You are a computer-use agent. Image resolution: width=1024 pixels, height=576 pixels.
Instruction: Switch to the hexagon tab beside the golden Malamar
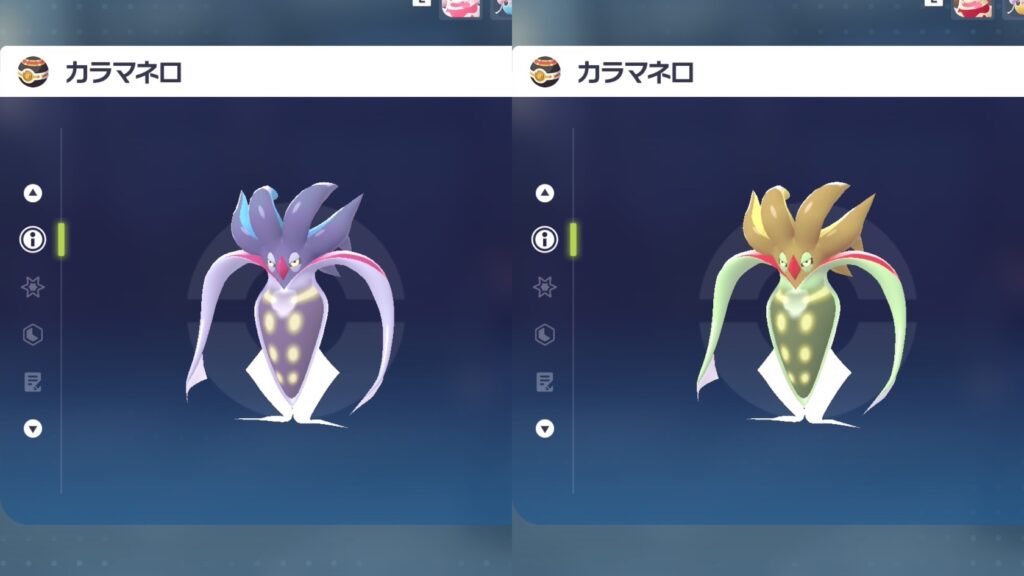click(x=545, y=334)
